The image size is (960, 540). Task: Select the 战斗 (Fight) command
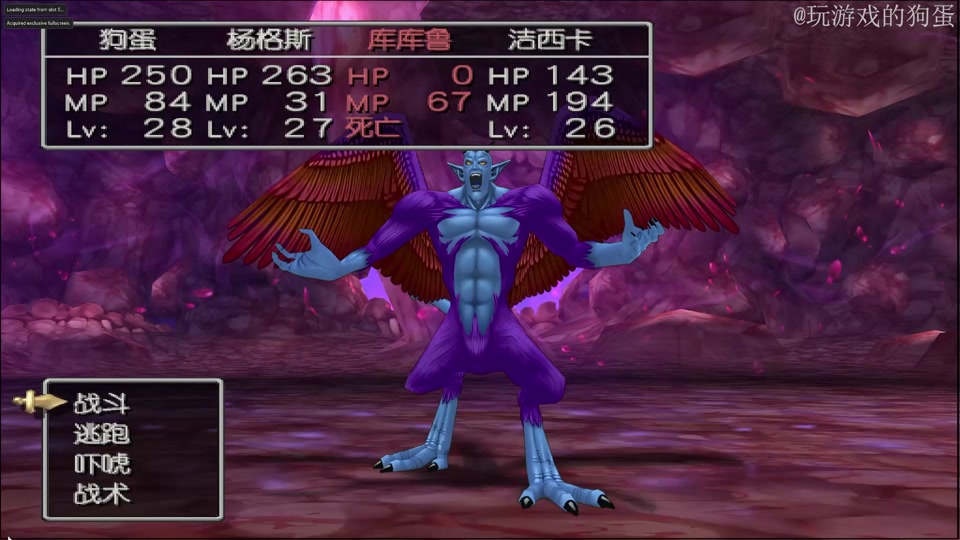(x=102, y=404)
